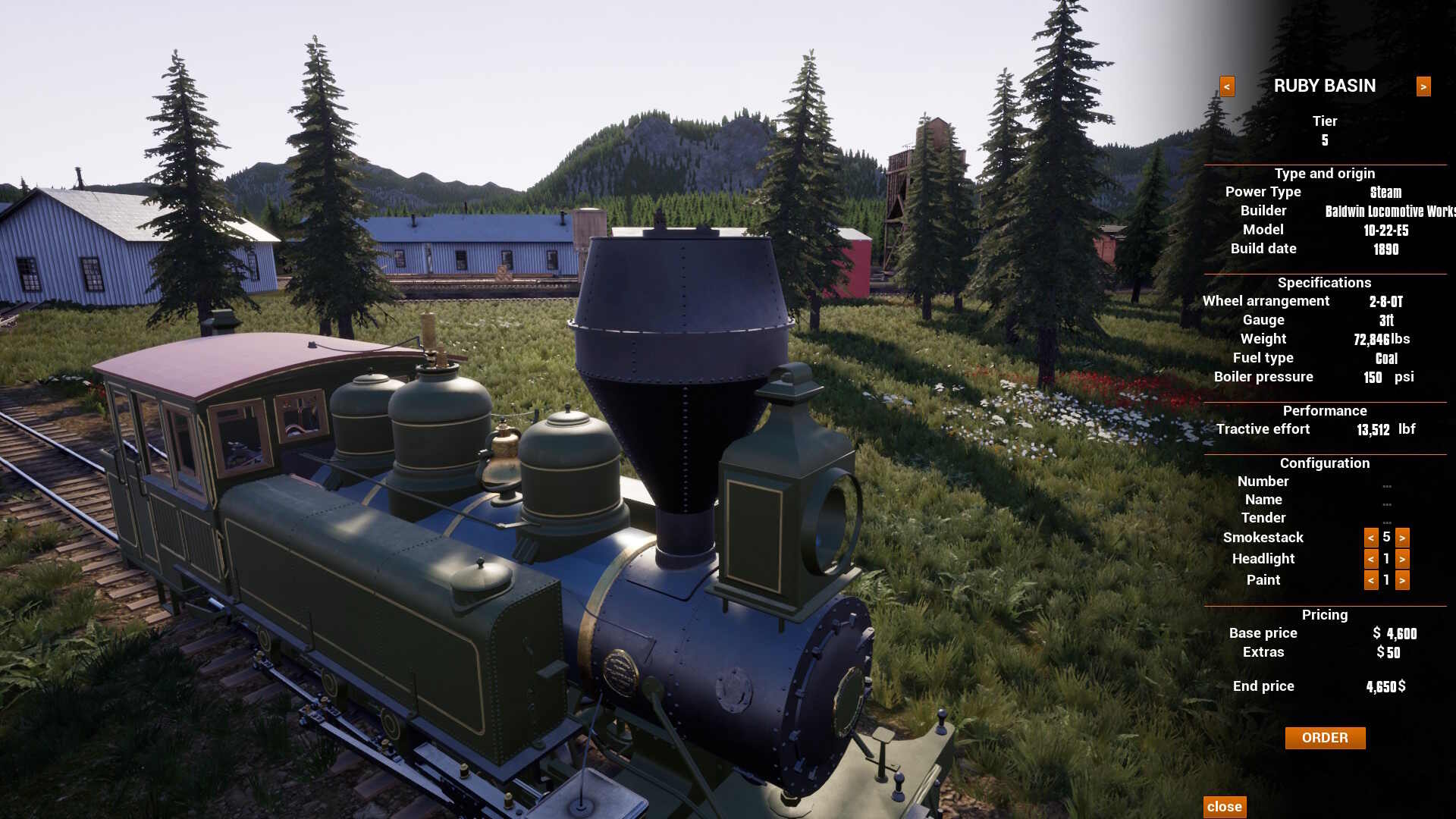The height and width of the screenshot is (819, 1456).
Task: Select the Performance section header
Action: click(1325, 410)
